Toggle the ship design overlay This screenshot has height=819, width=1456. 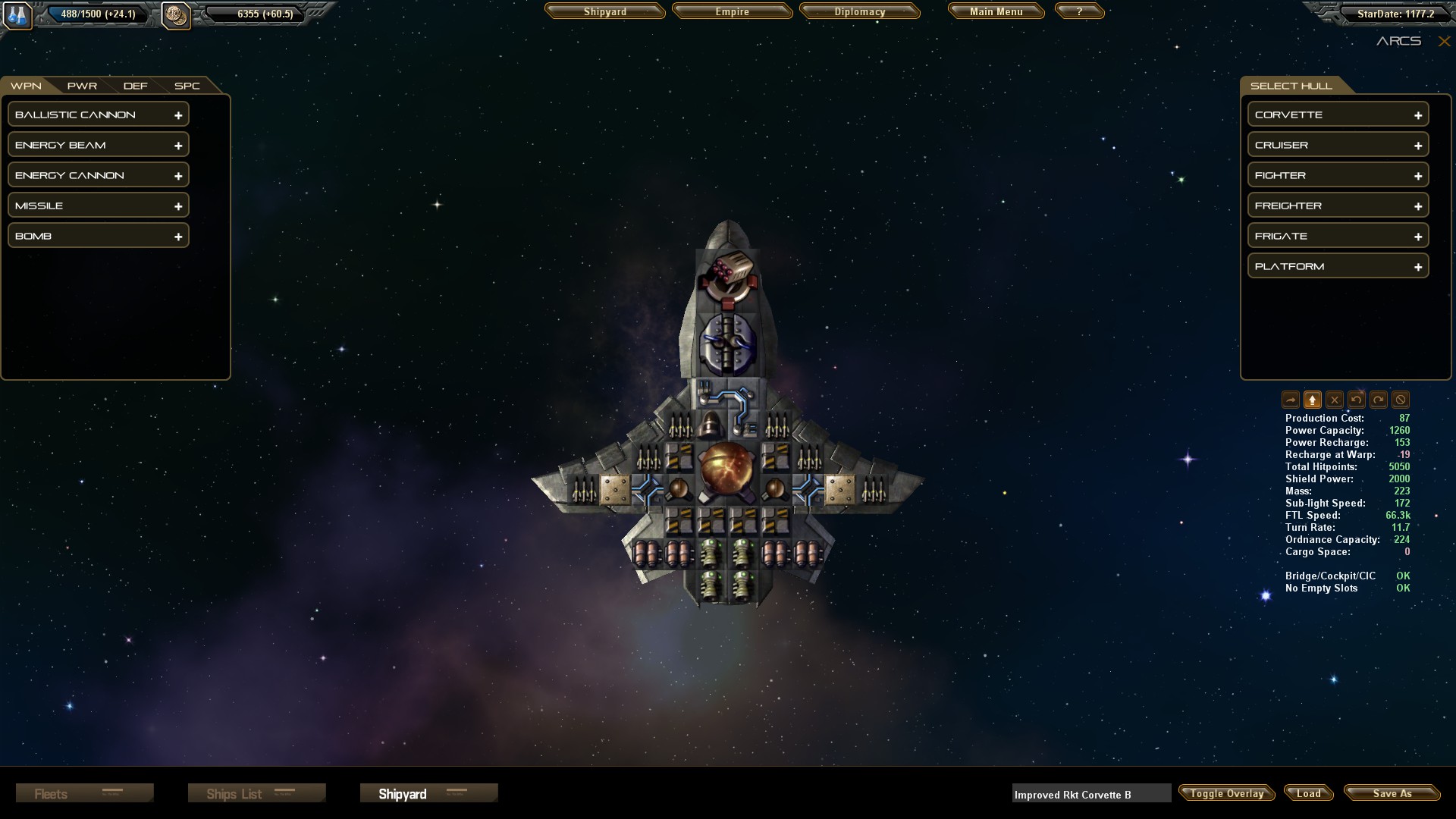click(x=1226, y=793)
